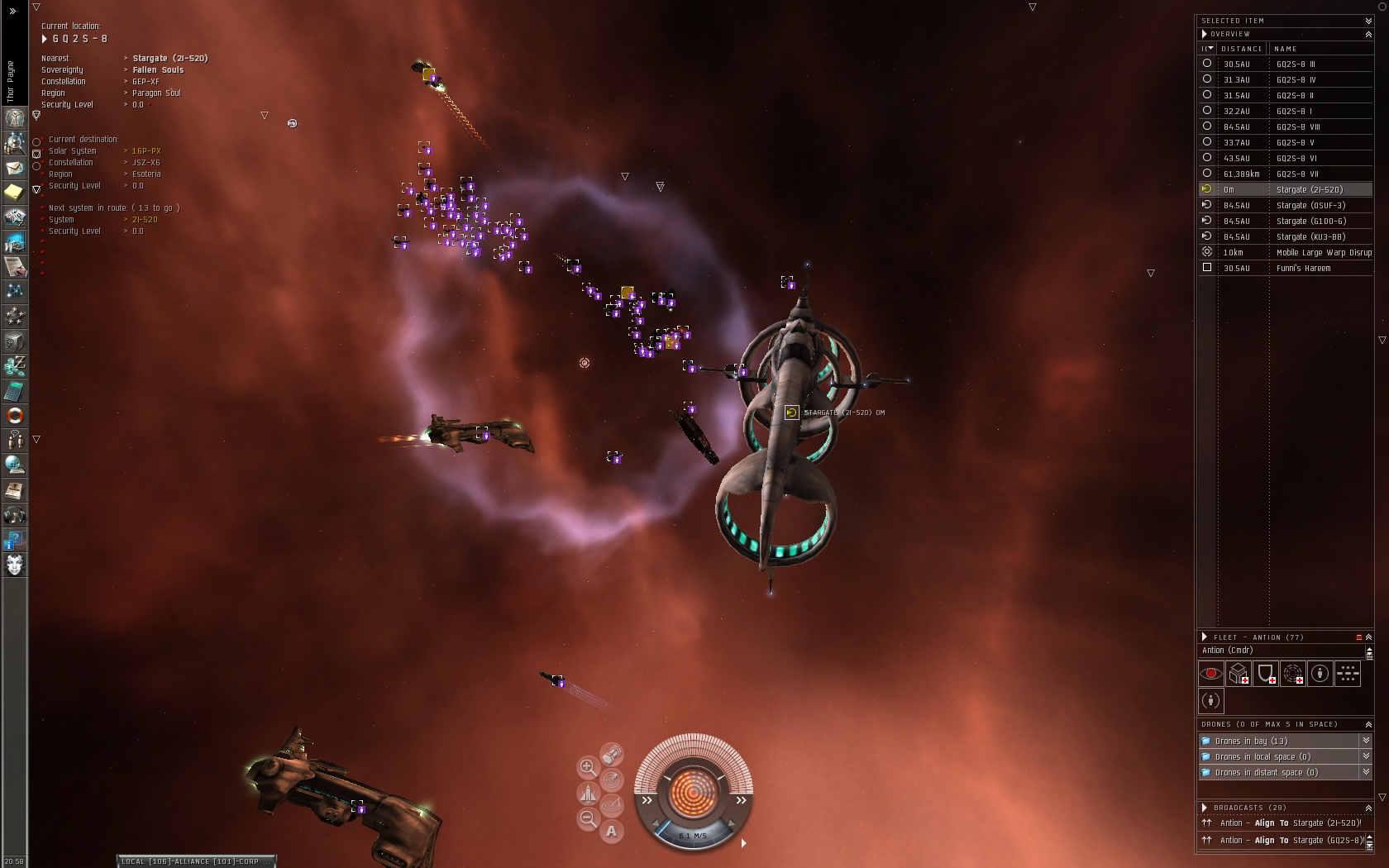Open the cargo hold barrel icon

click(x=612, y=754)
